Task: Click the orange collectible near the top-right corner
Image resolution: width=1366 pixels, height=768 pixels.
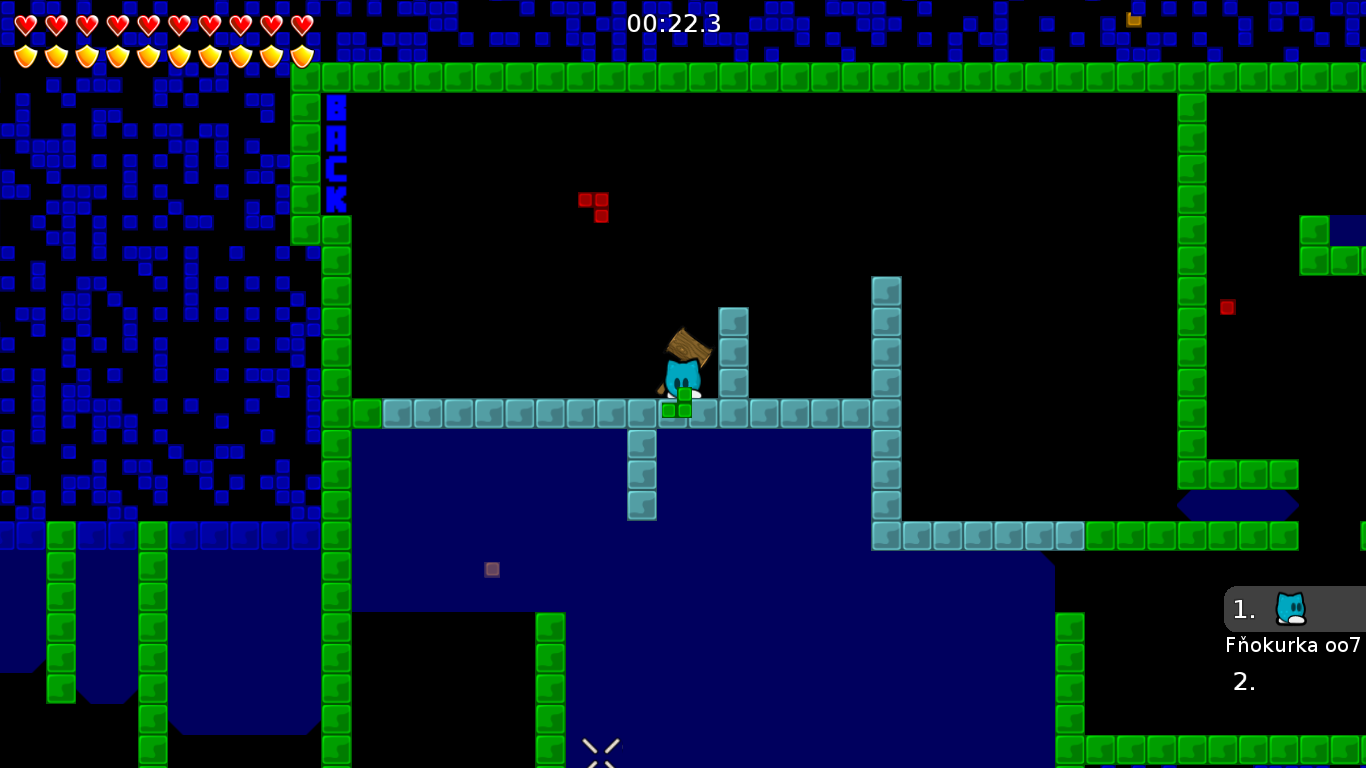Action: 1133,18
